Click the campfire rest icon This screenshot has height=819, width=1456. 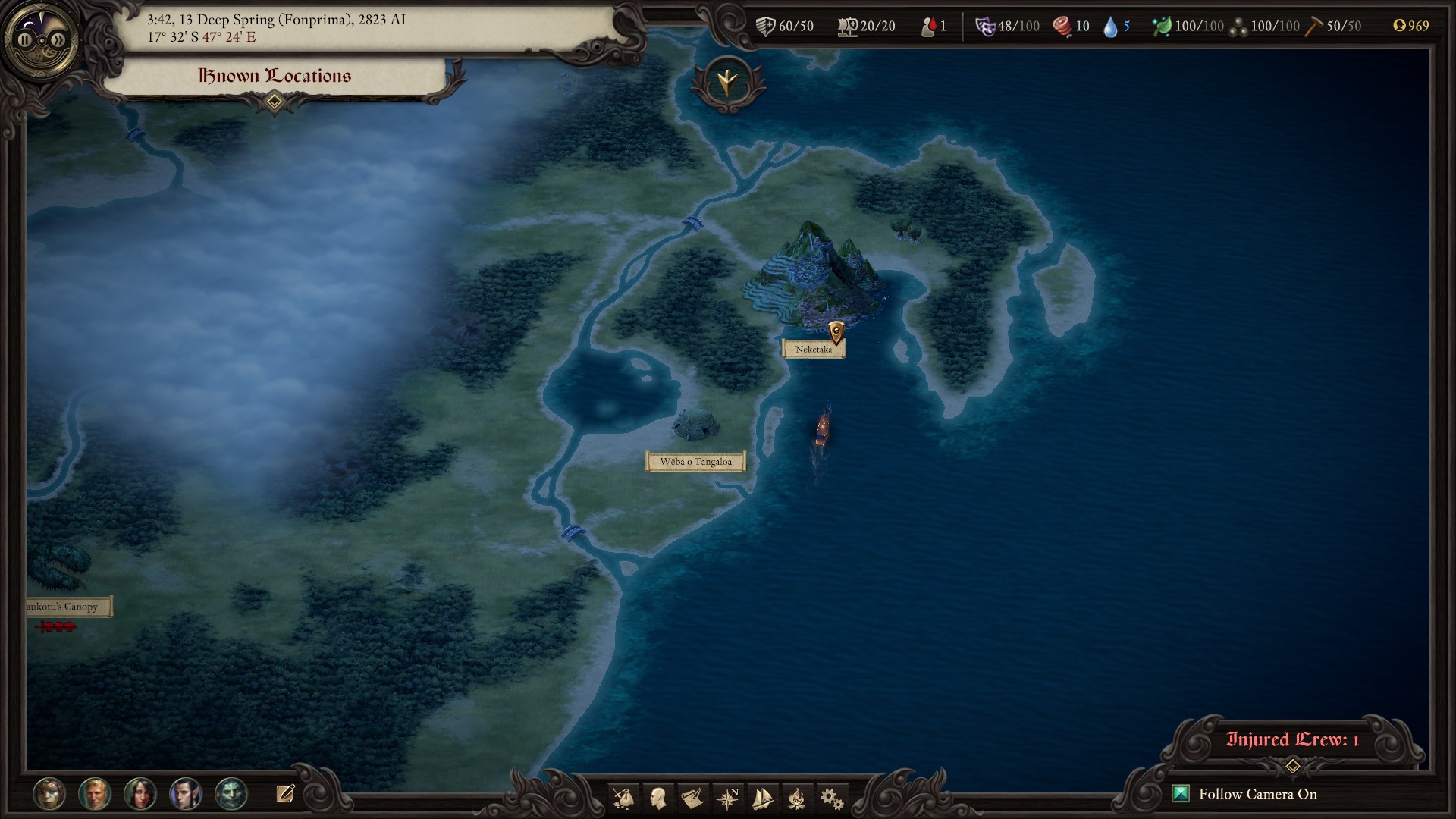(796, 798)
